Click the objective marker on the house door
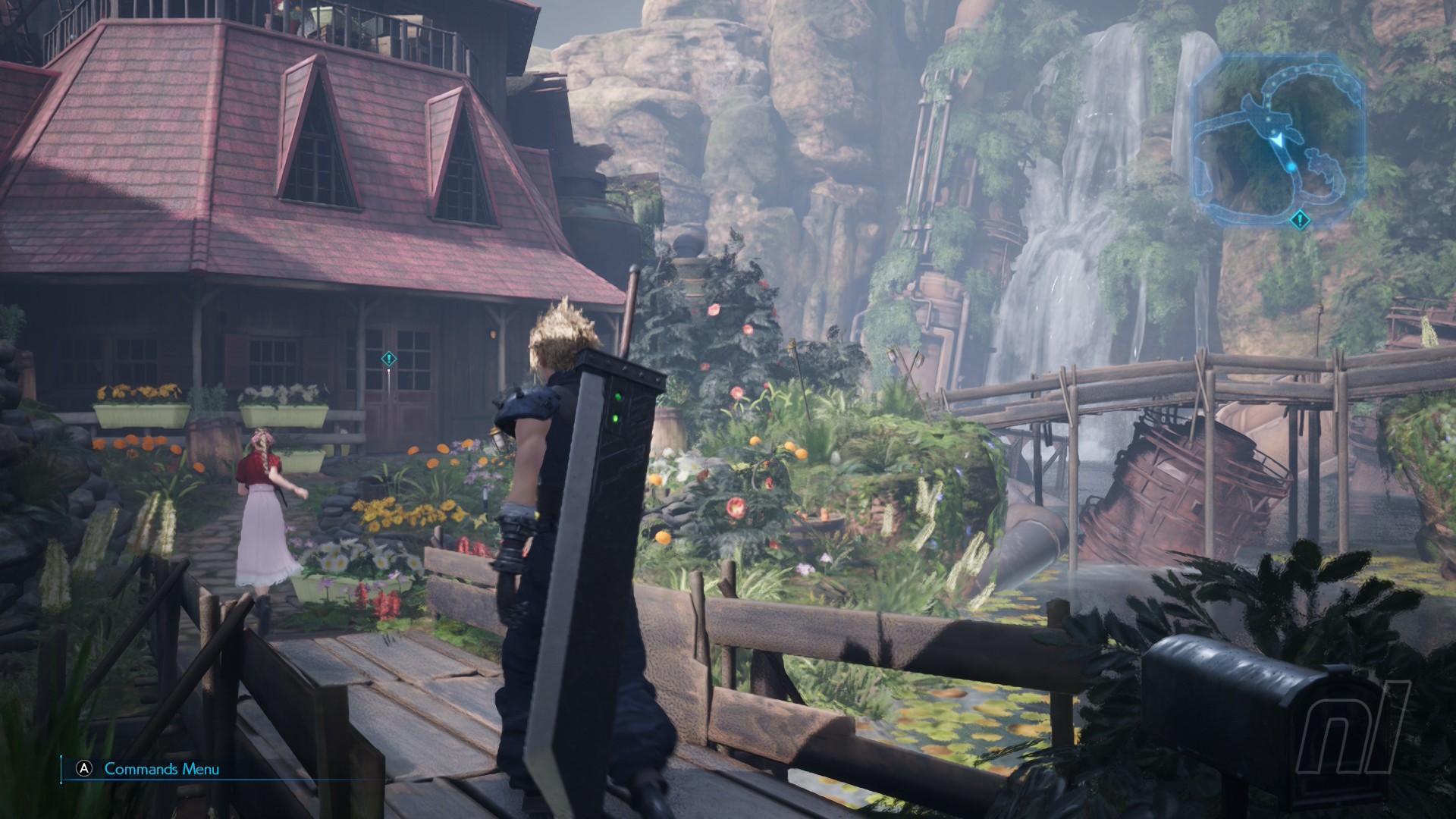 (x=389, y=358)
